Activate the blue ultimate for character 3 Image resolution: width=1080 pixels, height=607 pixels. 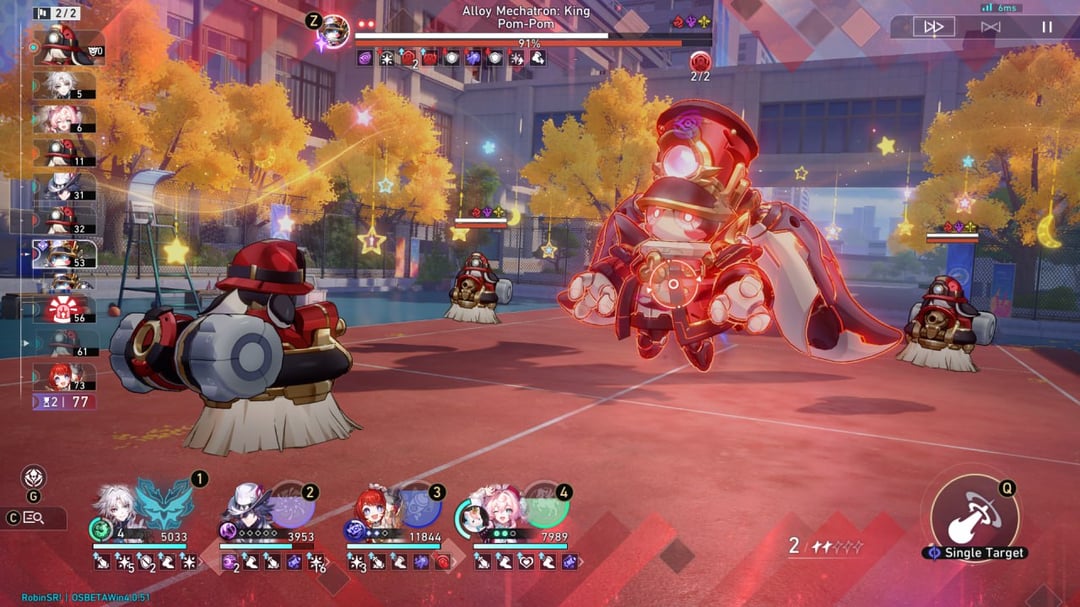click(418, 505)
